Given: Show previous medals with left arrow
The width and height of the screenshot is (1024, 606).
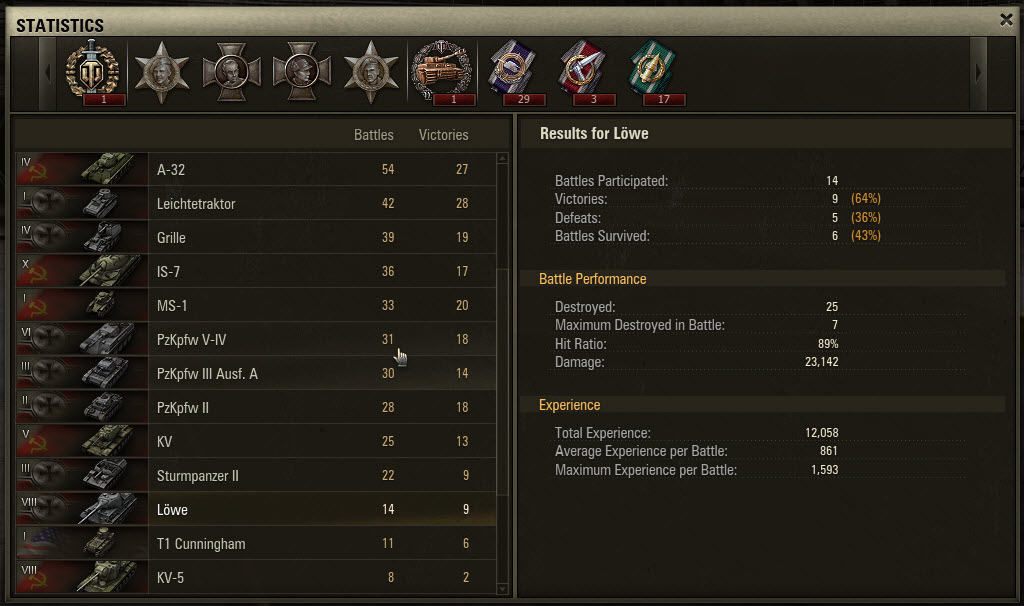Looking at the screenshot, I should pos(47,73).
